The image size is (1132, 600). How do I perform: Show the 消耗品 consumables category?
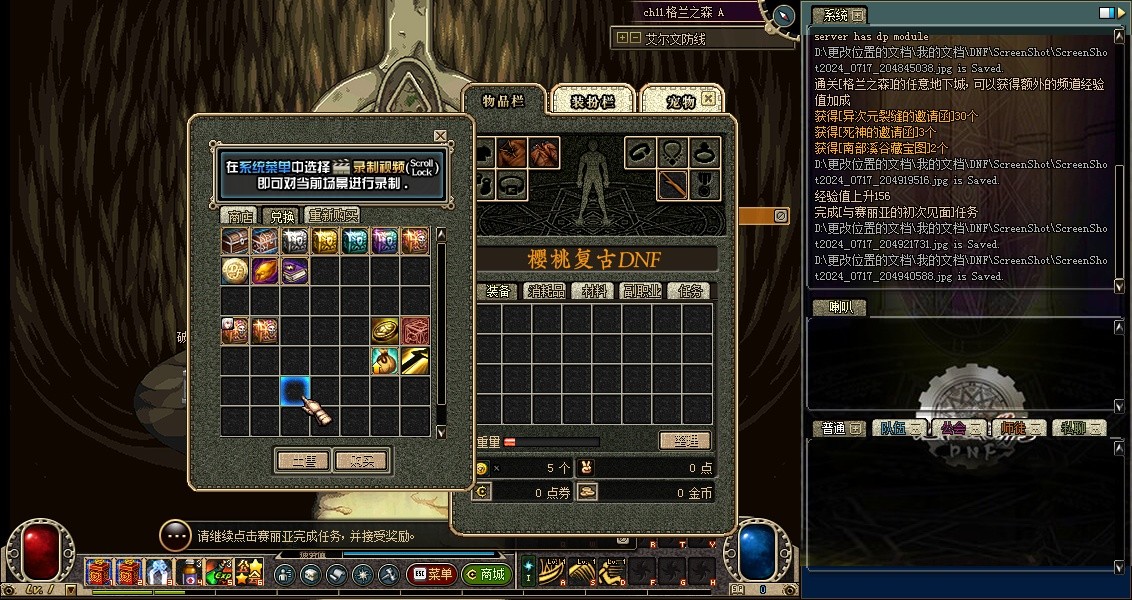546,291
